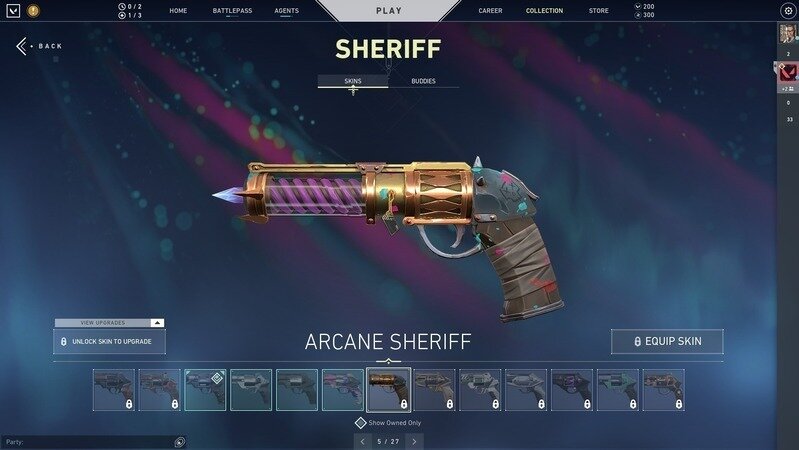Image resolution: width=799 pixels, height=450 pixels.
Task: Open the Career page
Action: pos(490,11)
